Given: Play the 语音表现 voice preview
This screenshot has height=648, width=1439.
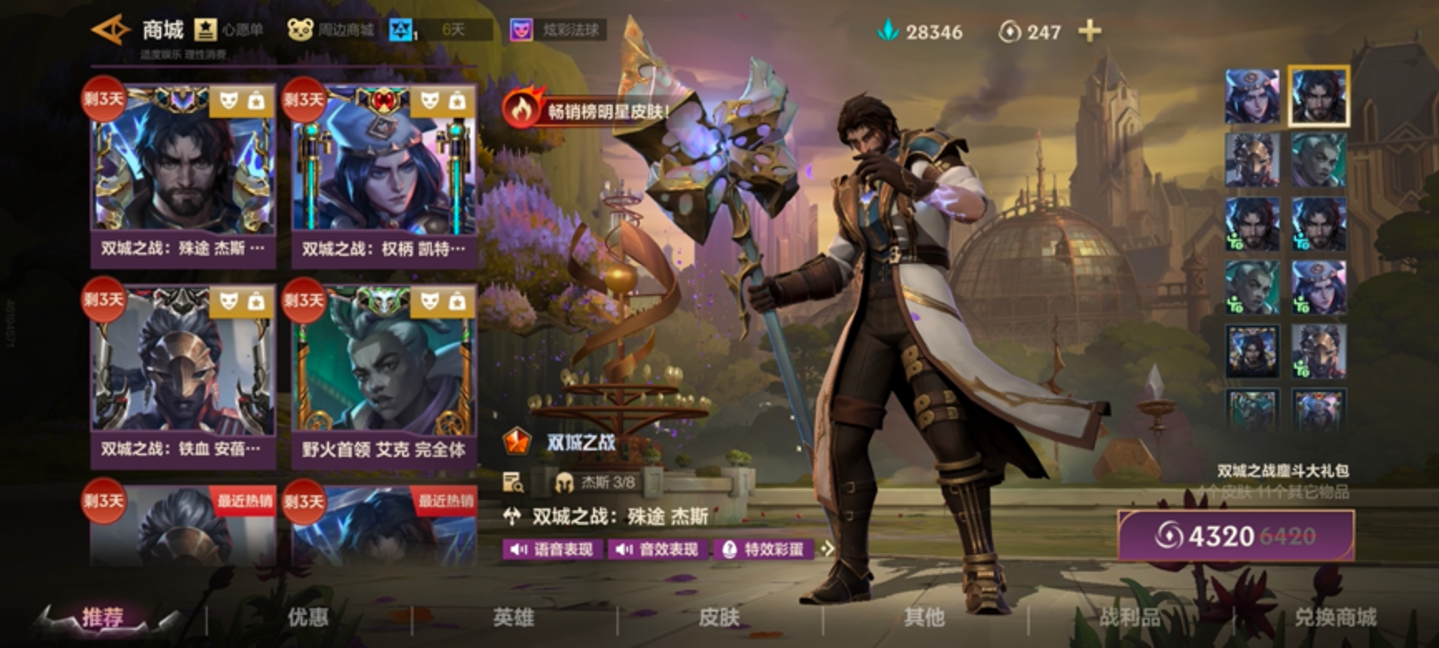Looking at the screenshot, I should [553, 549].
